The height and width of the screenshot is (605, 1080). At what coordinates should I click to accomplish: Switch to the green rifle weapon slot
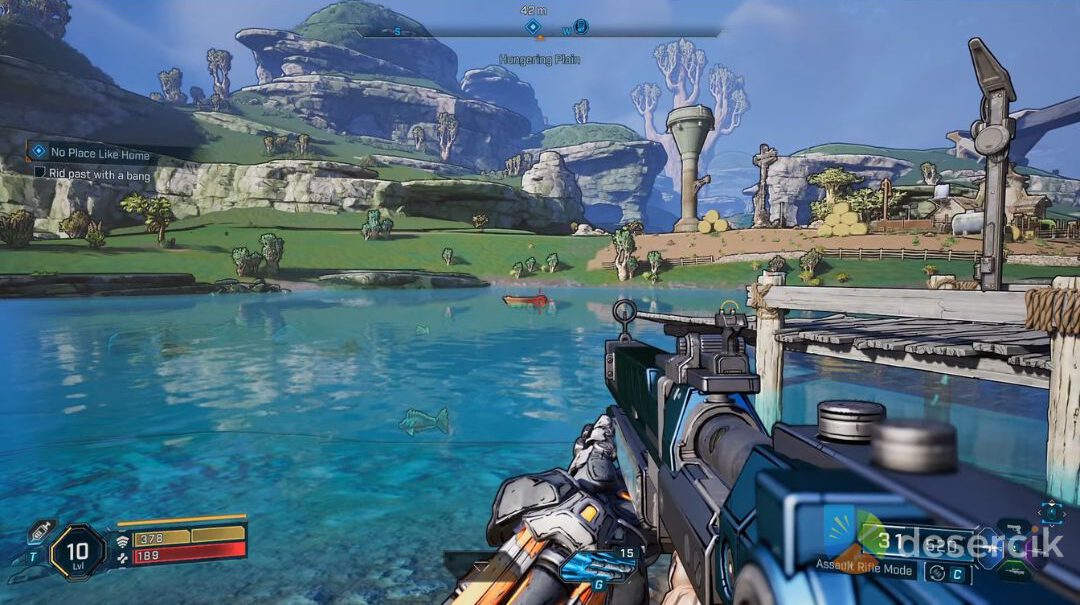pyautogui.click(x=1014, y=573)
